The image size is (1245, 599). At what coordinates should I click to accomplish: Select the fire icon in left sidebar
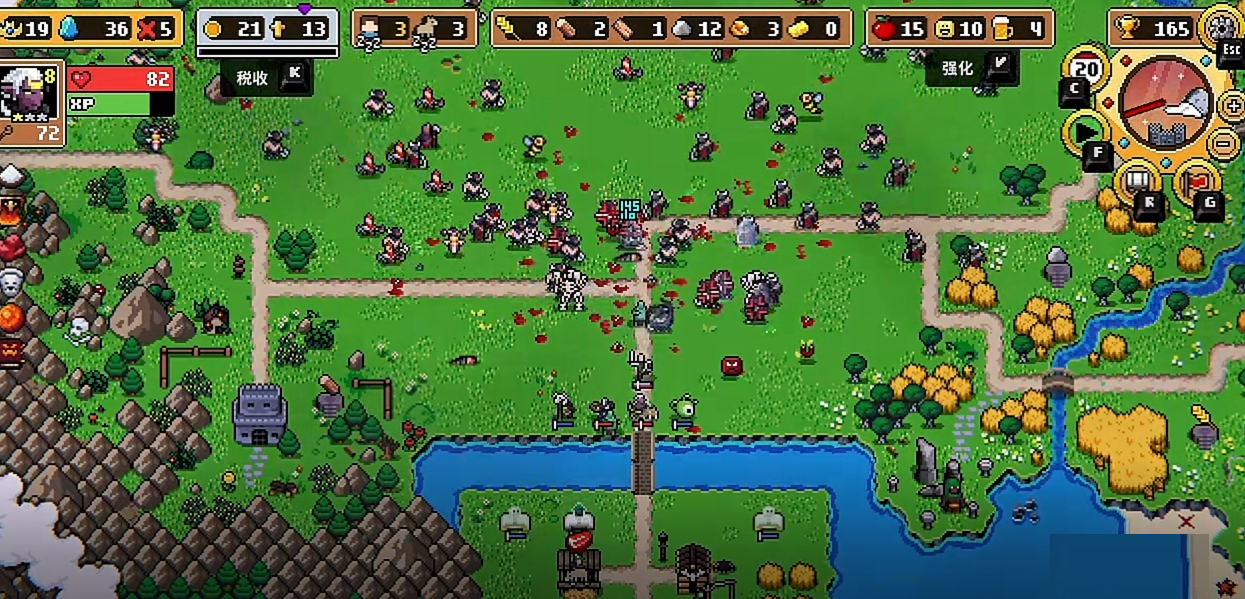(x=10, y=210)
